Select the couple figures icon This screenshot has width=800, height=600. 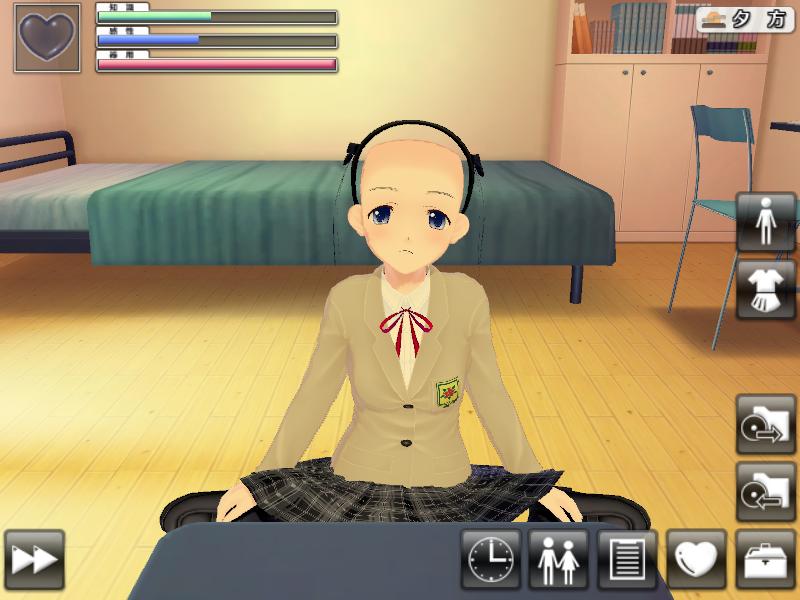(x=559, y=559)
